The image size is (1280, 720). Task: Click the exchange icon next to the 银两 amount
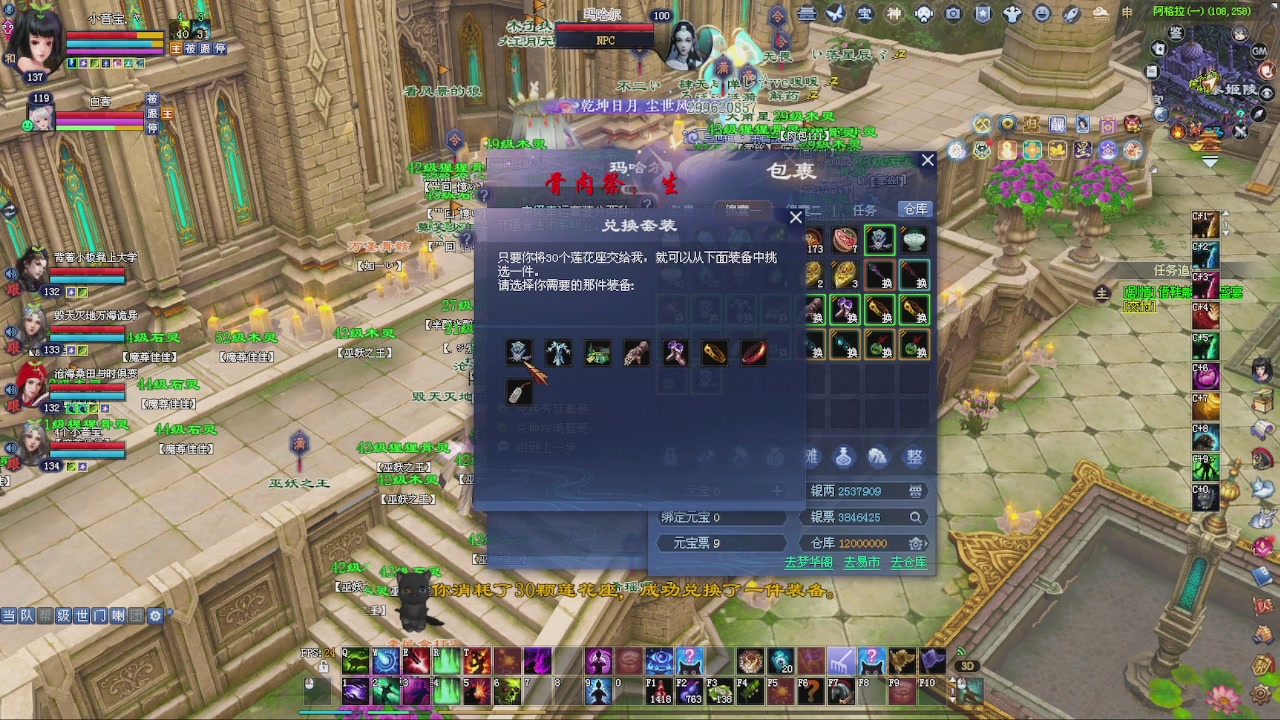click(915, 491)
